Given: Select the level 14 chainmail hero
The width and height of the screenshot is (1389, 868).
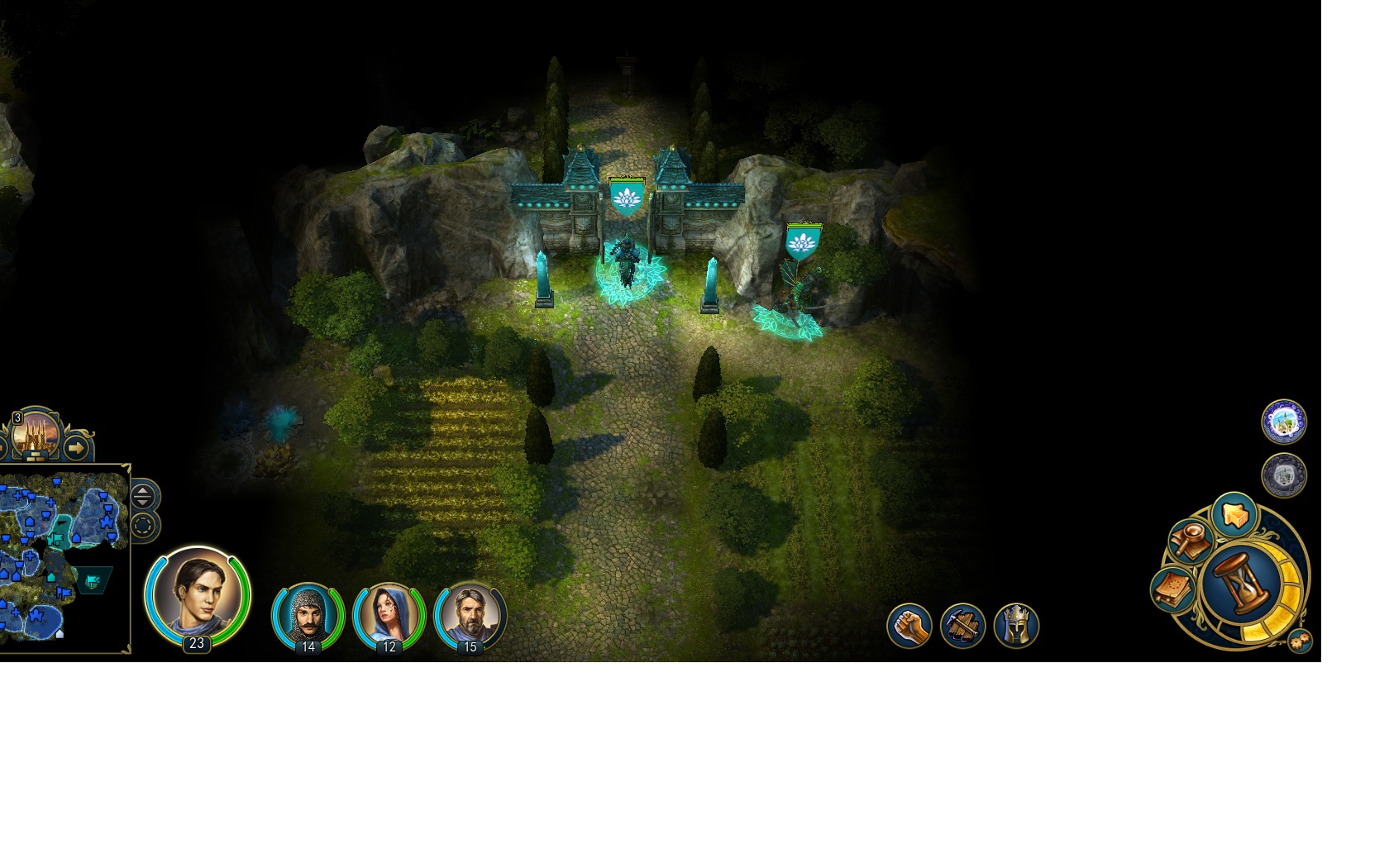Looking at the screenshot, I should (308, 616).
